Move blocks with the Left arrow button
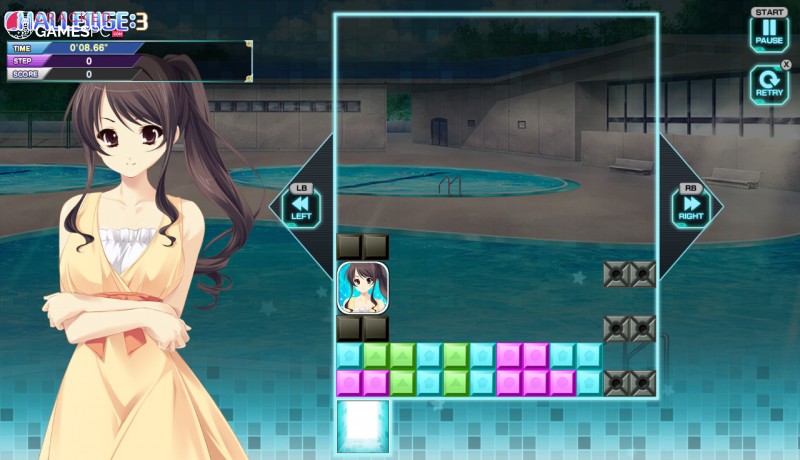The width and height of the screenshot is (800, 460). point(301,207)
